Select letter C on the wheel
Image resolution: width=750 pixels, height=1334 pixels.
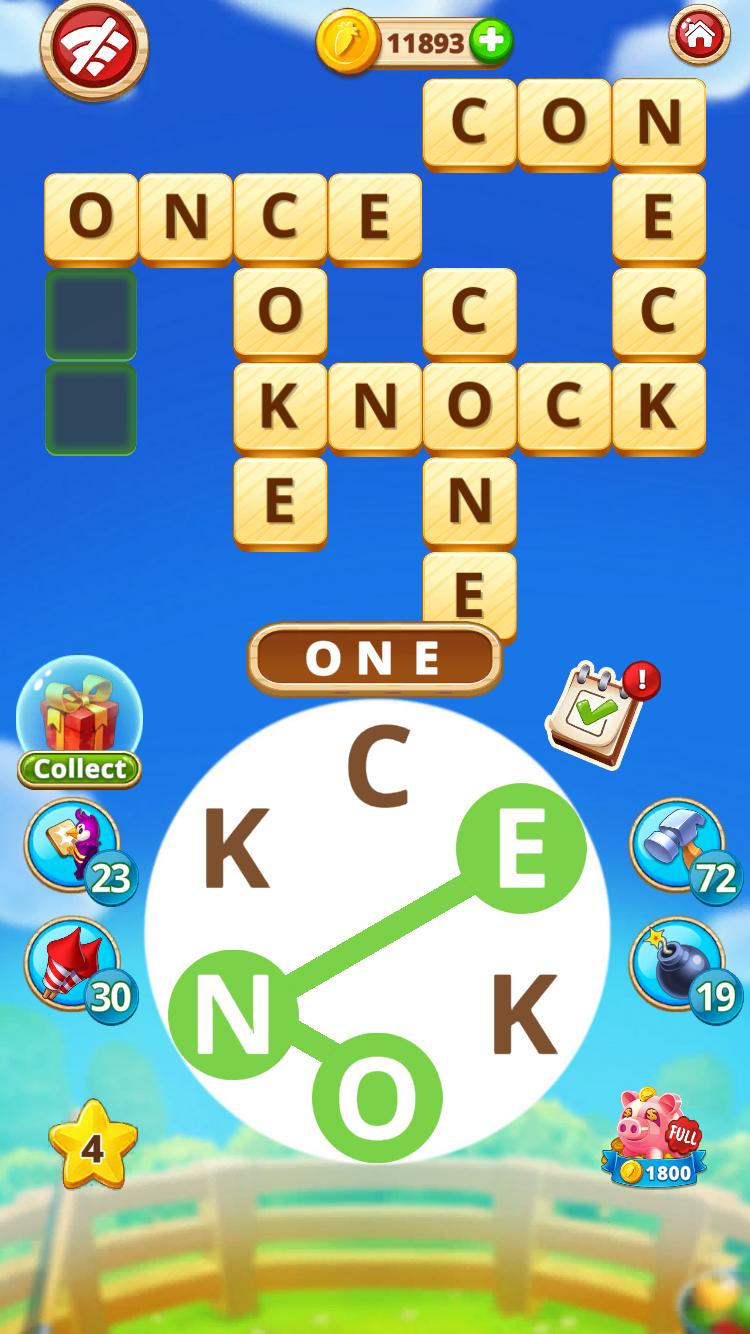378,768
